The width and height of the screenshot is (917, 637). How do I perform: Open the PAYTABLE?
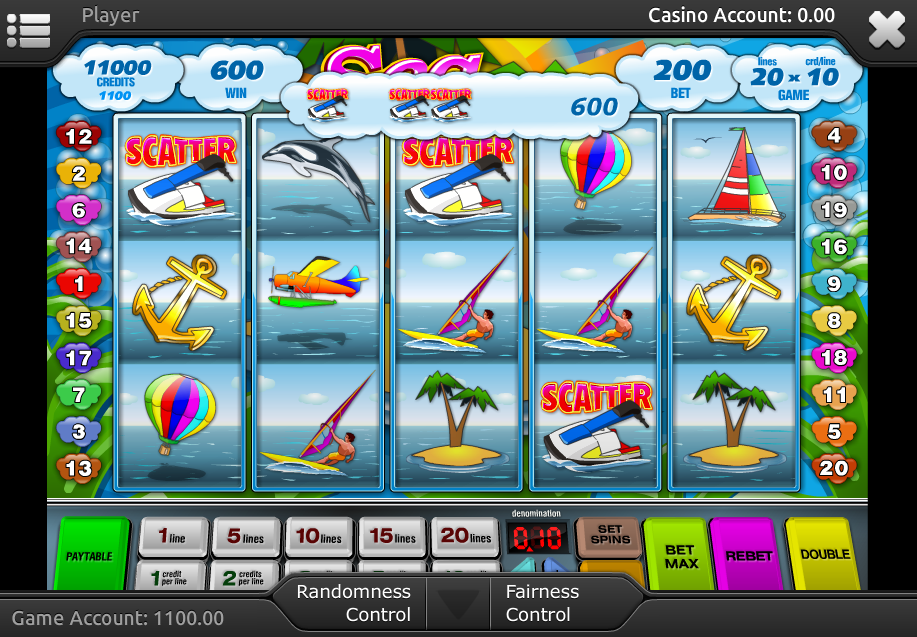(90, 554)
